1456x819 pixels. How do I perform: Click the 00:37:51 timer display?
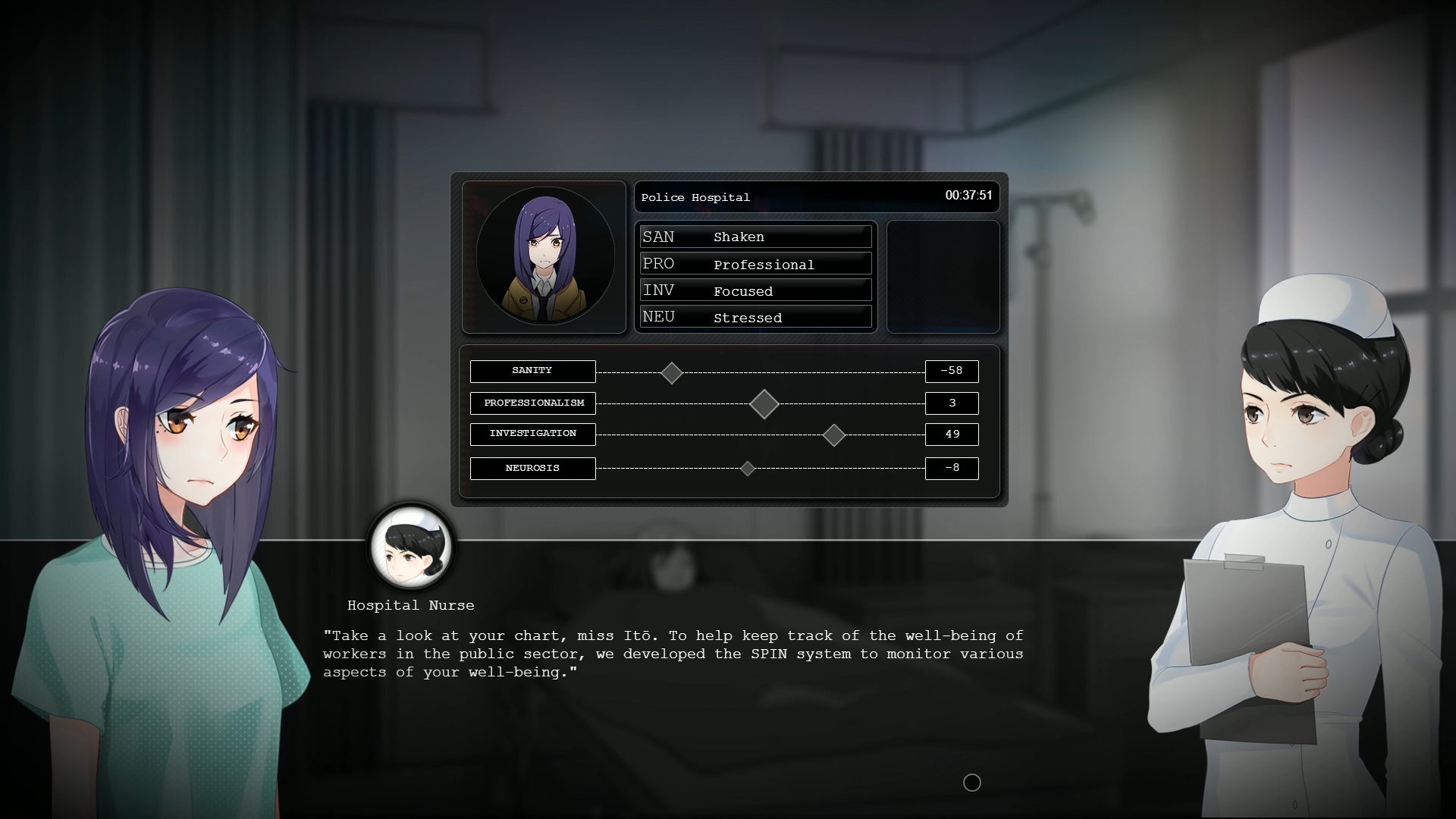point(970,195)
